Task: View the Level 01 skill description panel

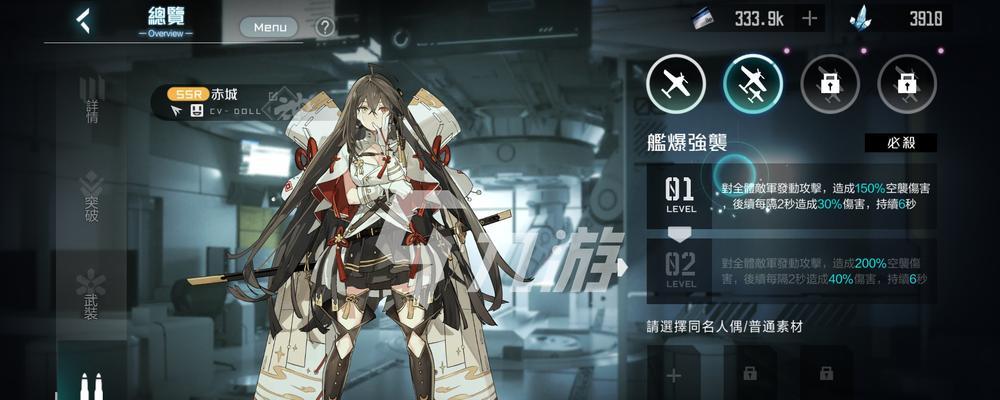Action: tap(792, 196)
